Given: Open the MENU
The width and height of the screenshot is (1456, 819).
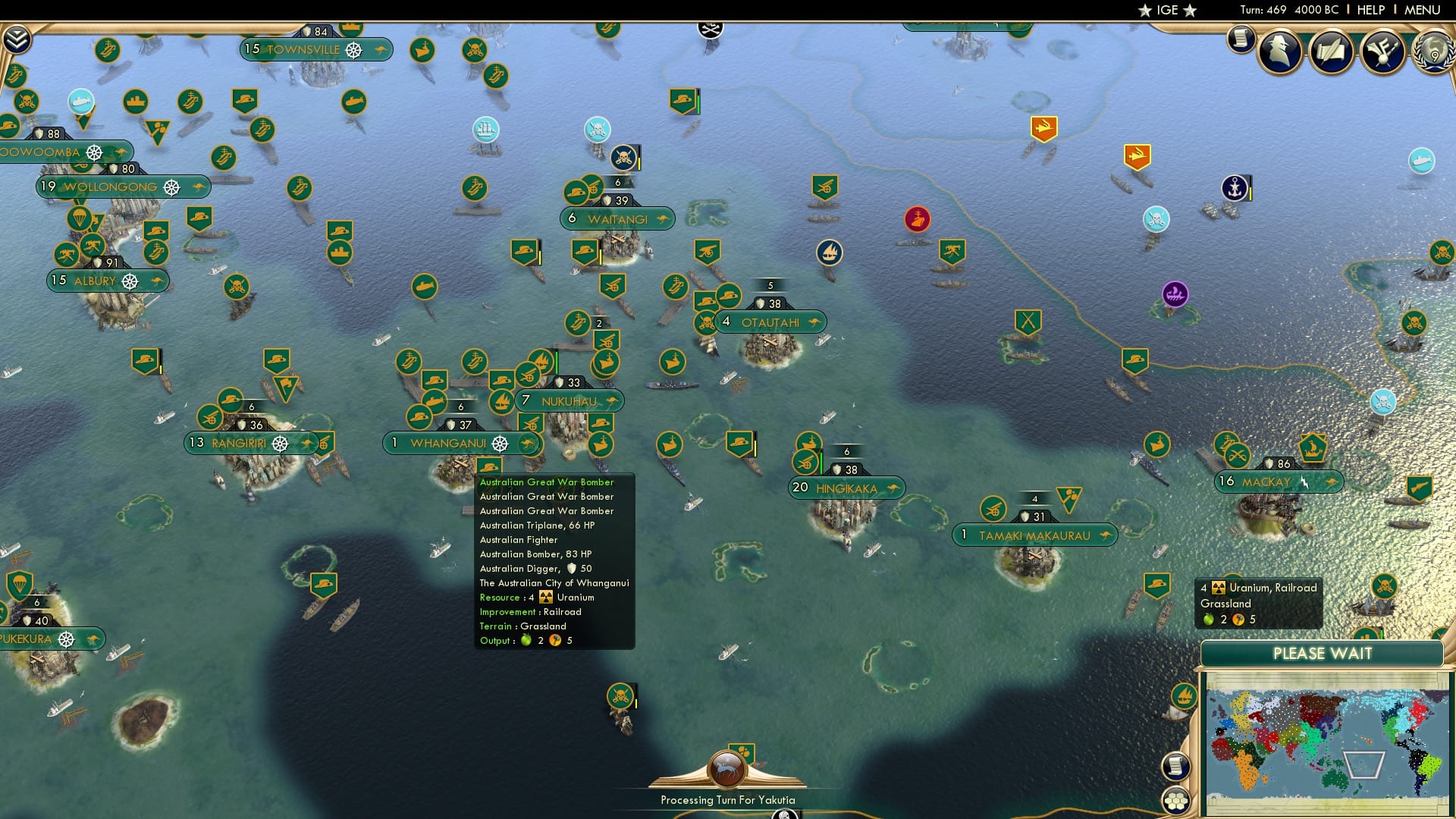Looking at the screenshot, I should click(1424, 10).
